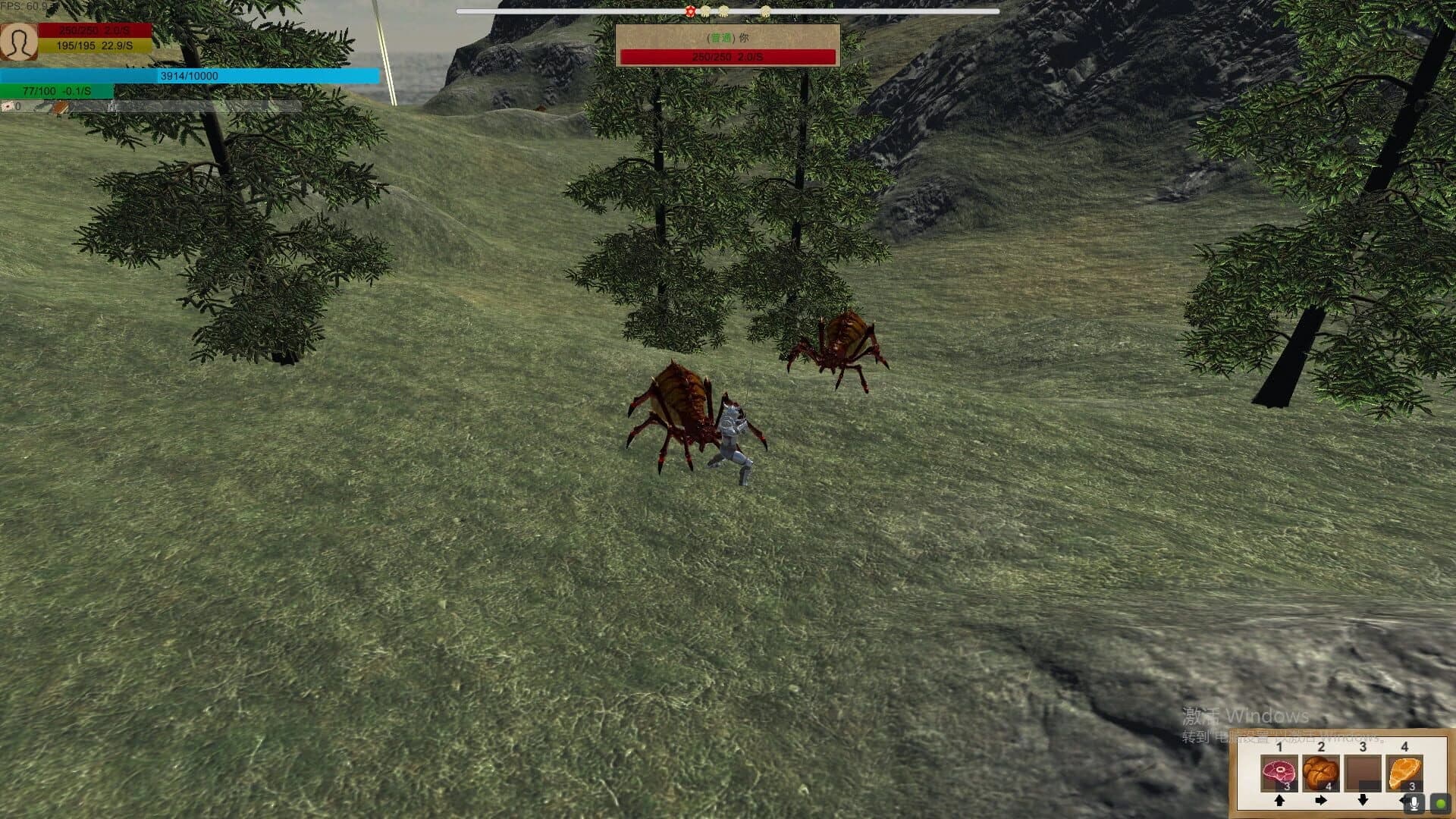Click the FPS counter display
1456x819 pixels.
23,6
